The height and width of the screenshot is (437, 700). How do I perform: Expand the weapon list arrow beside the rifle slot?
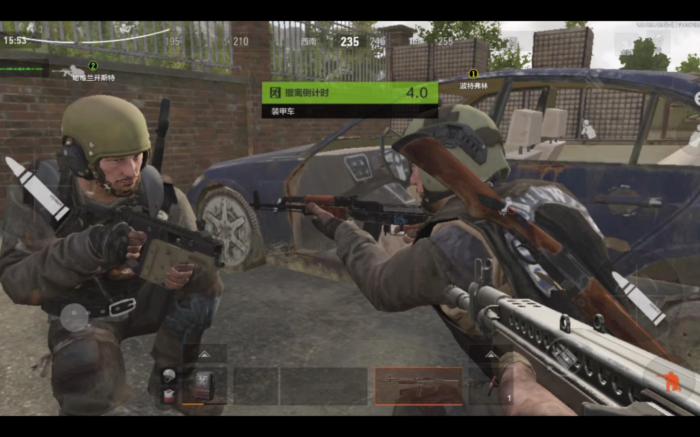[x=491, y=354]
